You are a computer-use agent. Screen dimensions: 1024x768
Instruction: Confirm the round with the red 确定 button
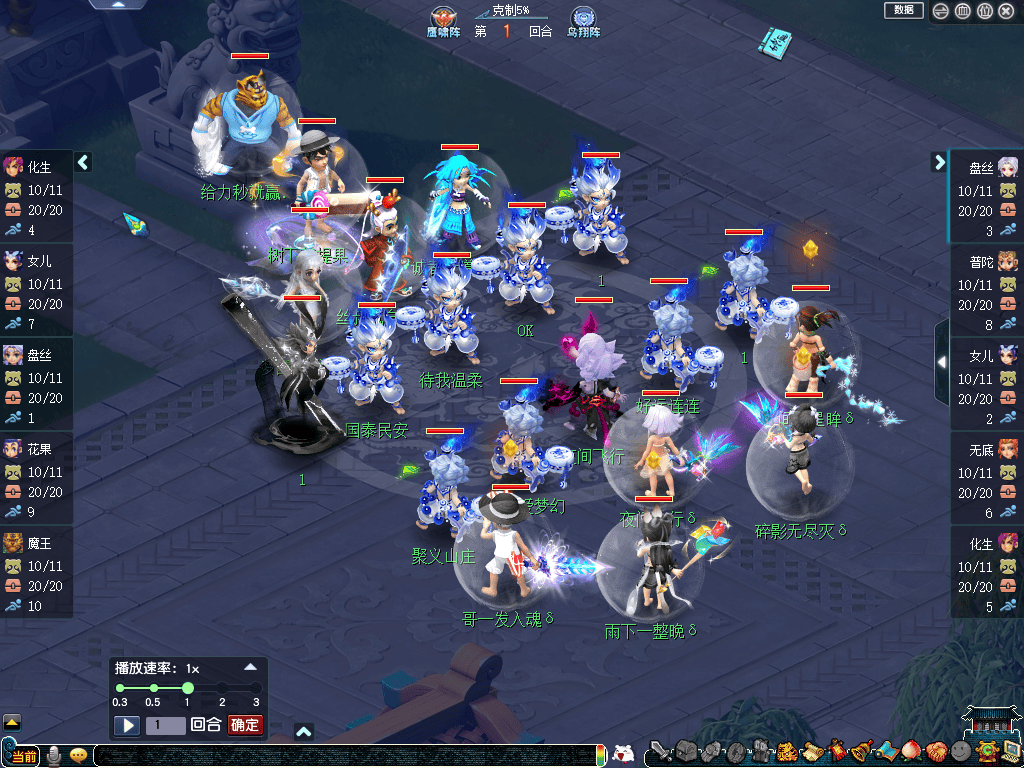(x=245, y=725)
